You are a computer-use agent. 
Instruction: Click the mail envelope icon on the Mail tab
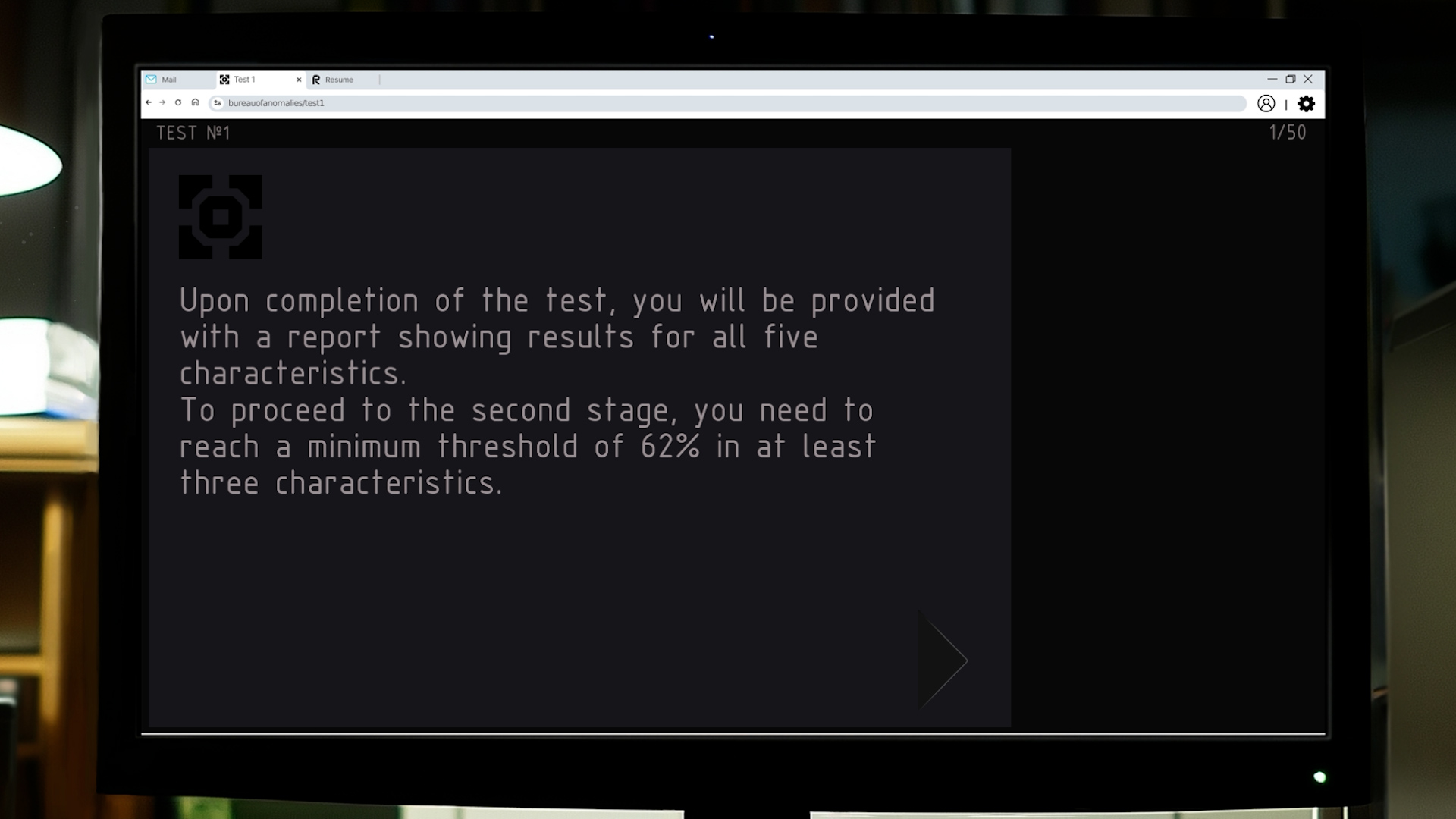[151, 79]
